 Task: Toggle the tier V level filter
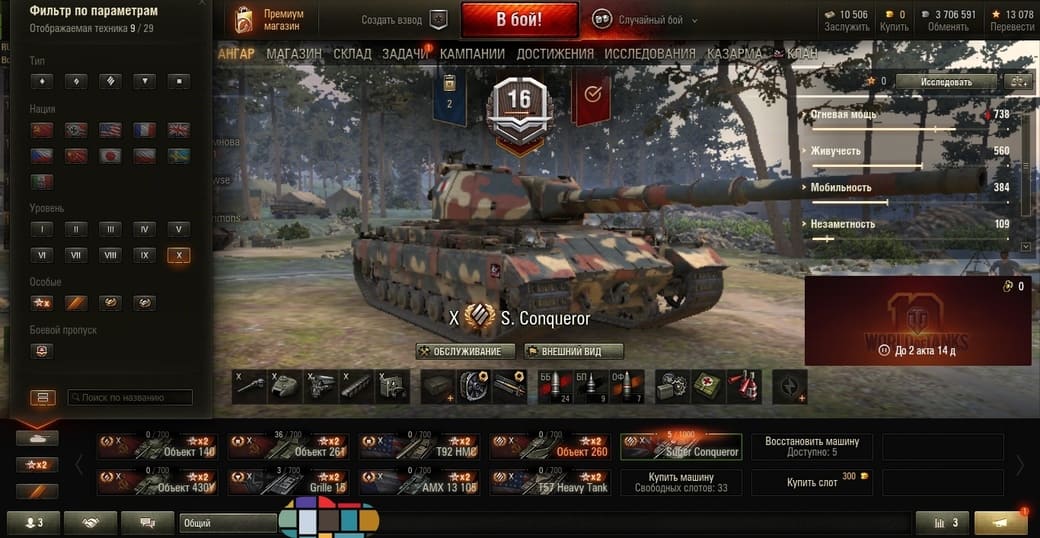pyautogui.click(x=179, y=229)
